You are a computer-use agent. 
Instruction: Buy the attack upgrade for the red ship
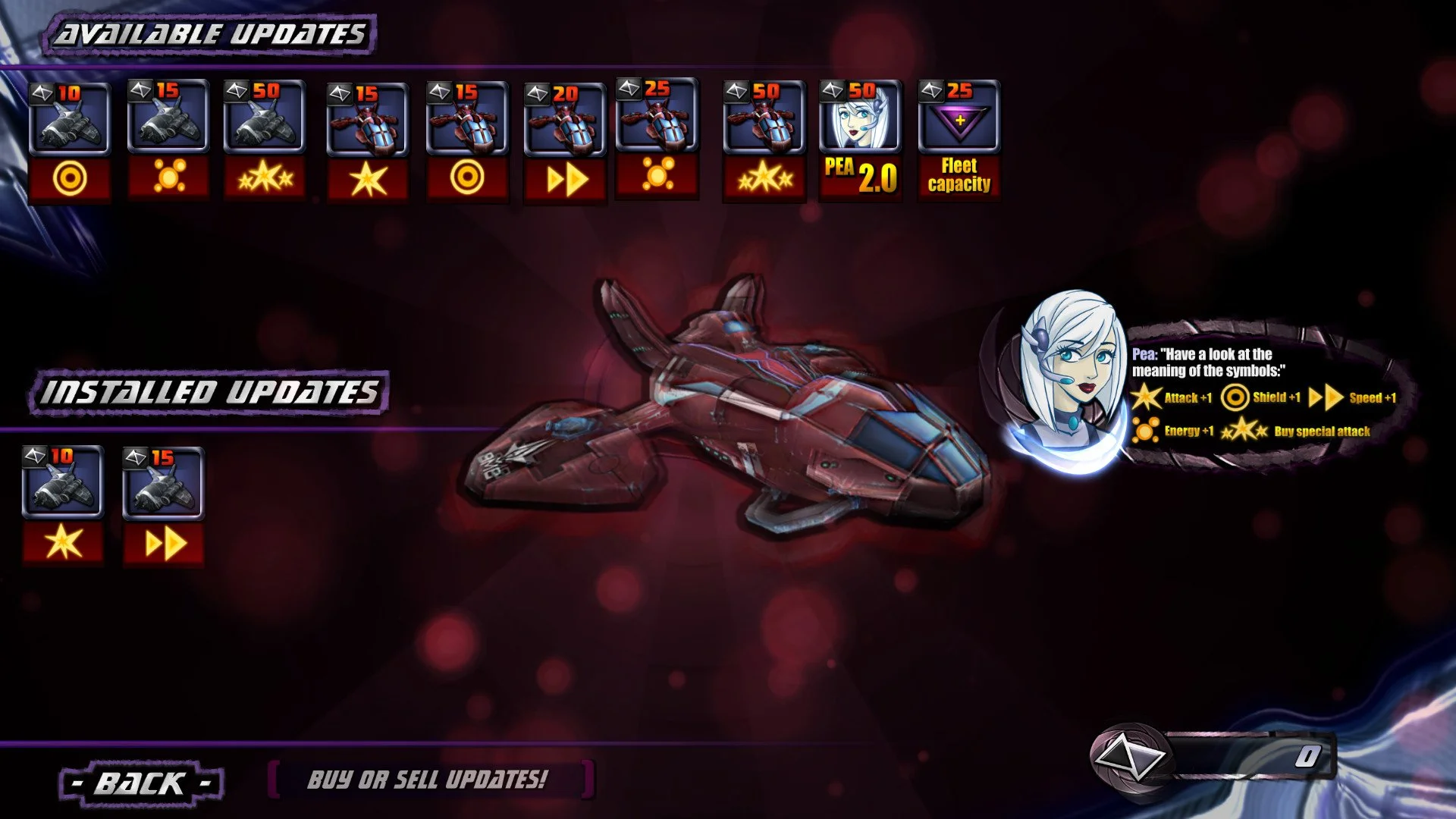point(364,140)
